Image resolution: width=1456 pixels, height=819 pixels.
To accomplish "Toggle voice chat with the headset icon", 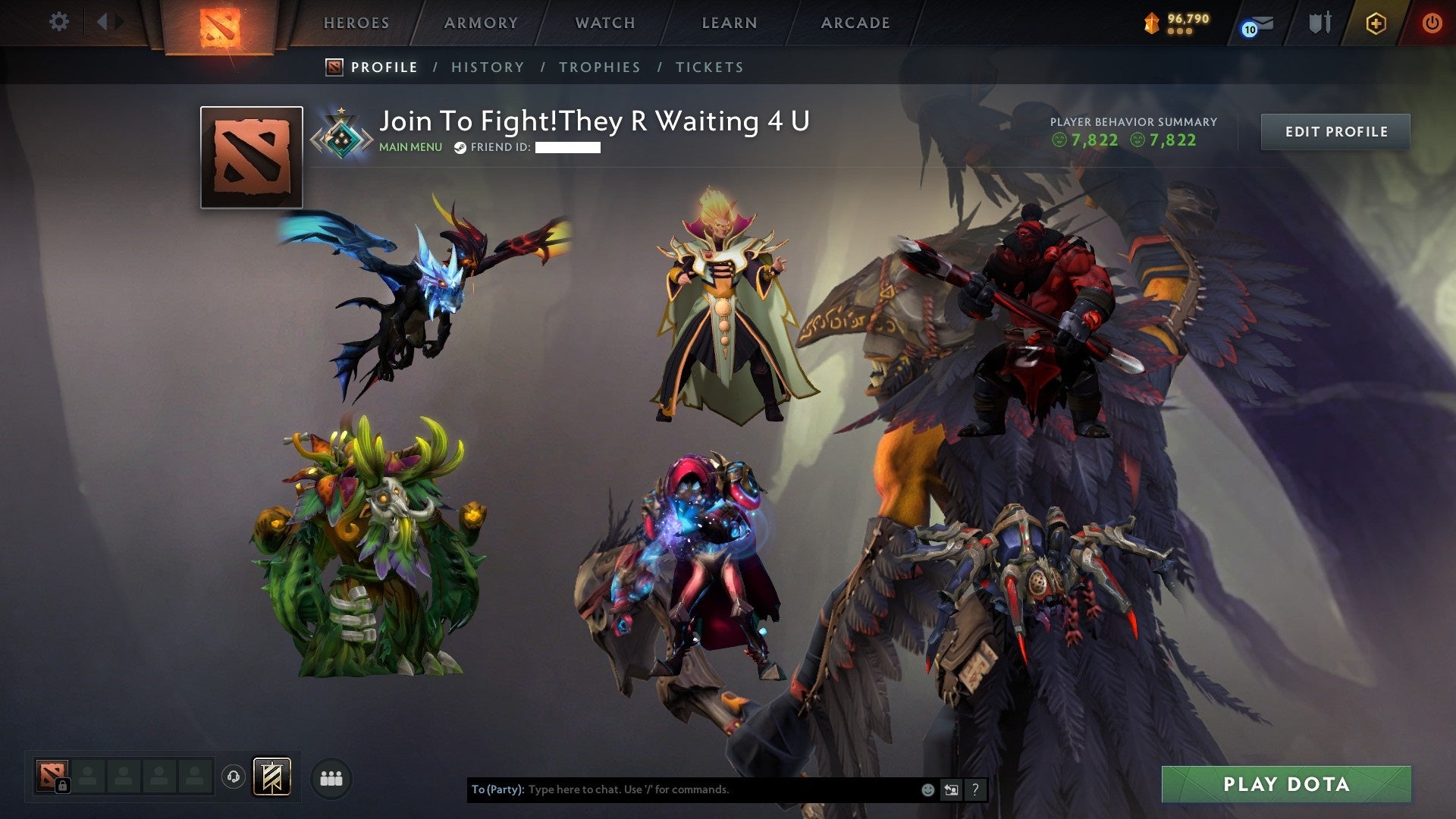I will (233, 775).
